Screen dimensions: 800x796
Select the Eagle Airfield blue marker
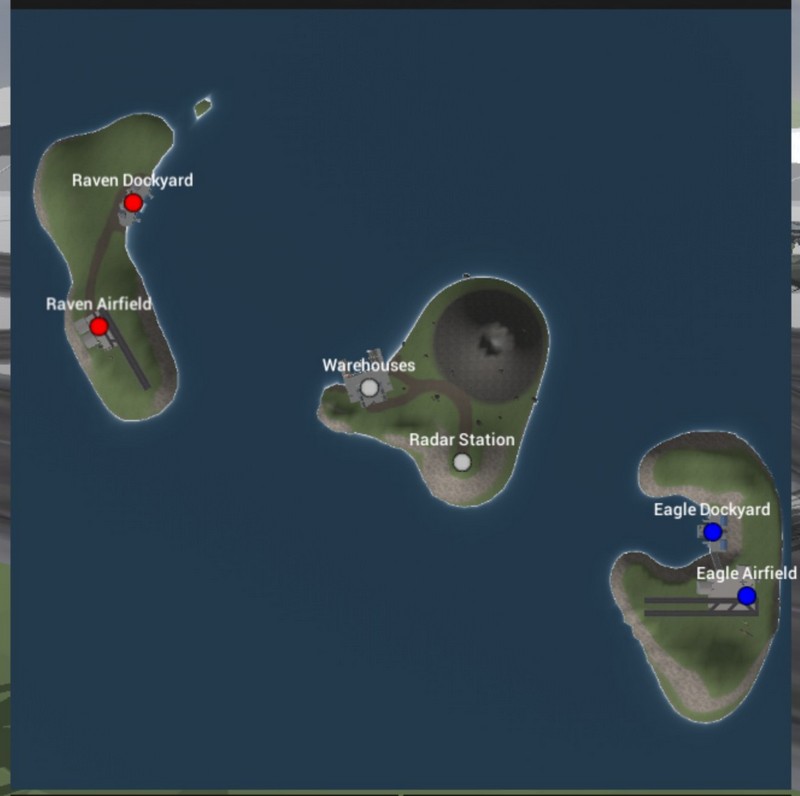(746, 596)
